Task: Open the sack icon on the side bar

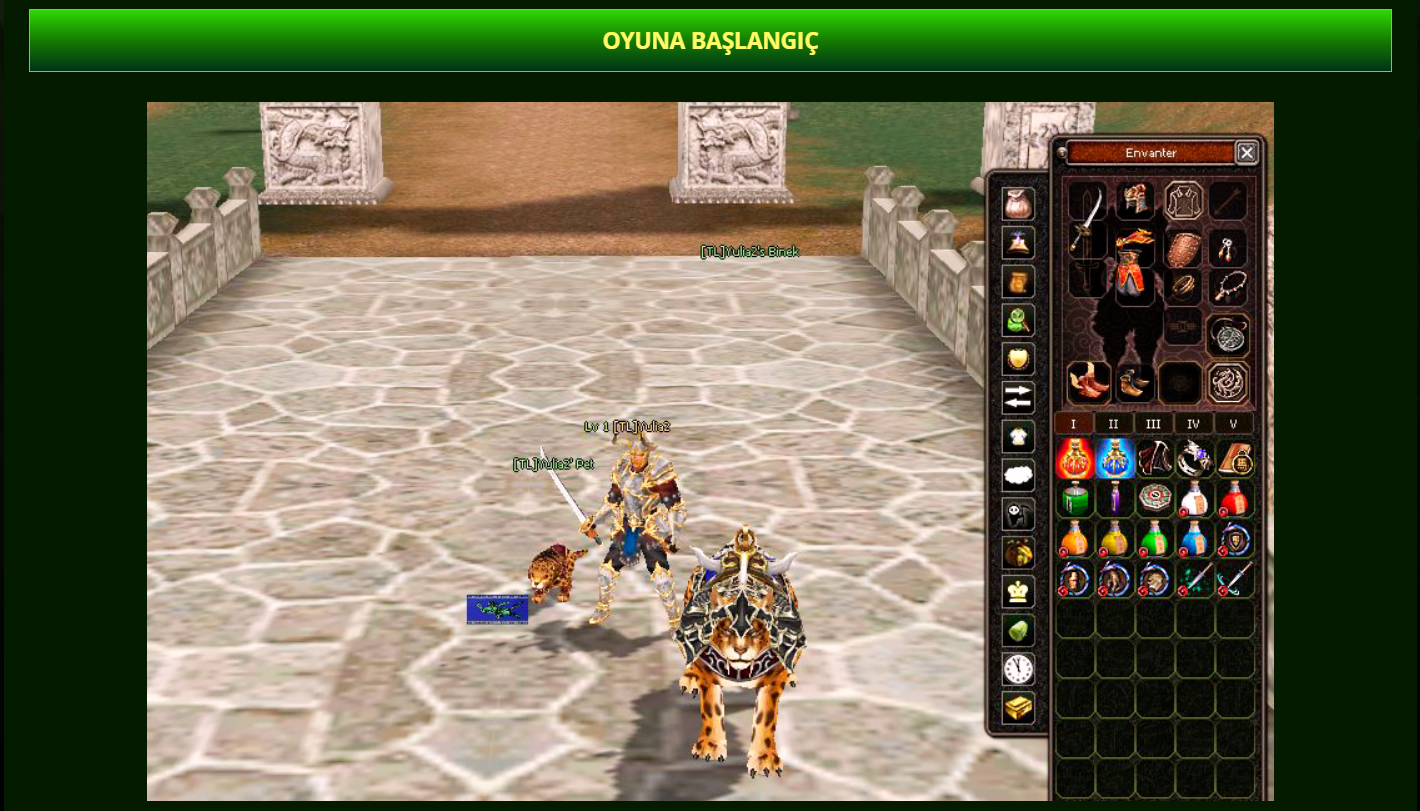Action: point(1018,203)
